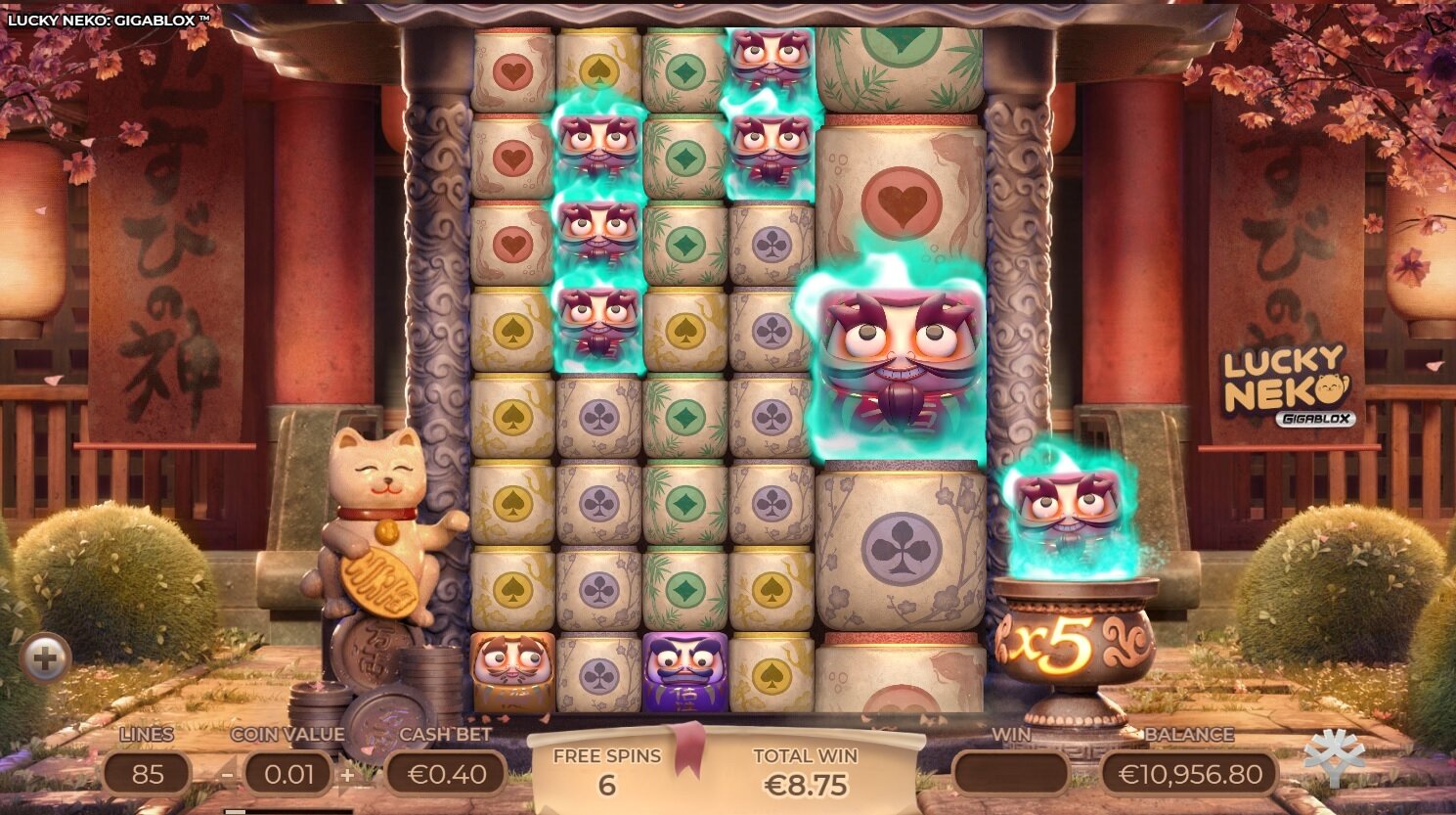Screen dimensions: 1456x815
Task: Increase the coin value with the plus button
Action: pos(347,775)
